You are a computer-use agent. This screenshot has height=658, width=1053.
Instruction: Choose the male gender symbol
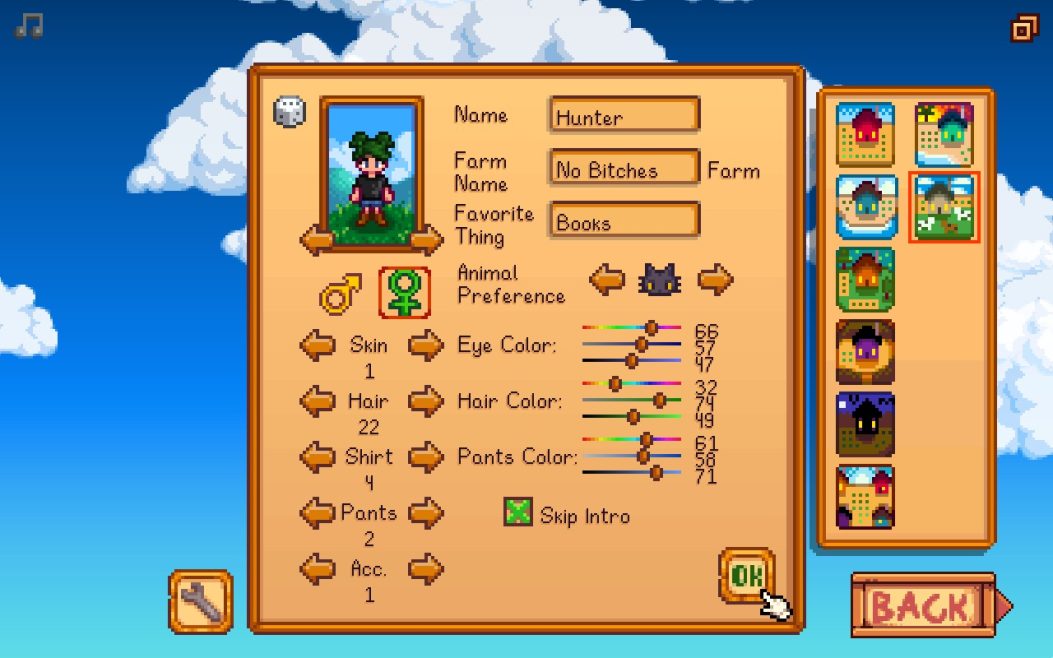point(340,295)
